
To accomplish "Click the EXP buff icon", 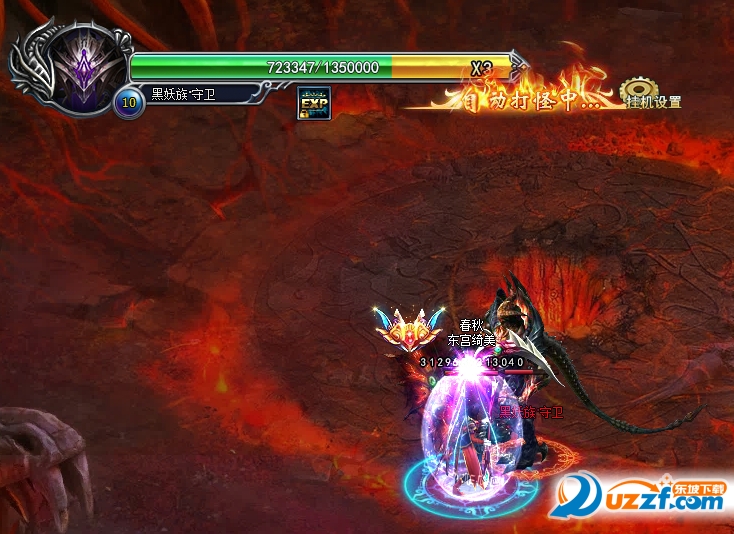I will 314,103.
